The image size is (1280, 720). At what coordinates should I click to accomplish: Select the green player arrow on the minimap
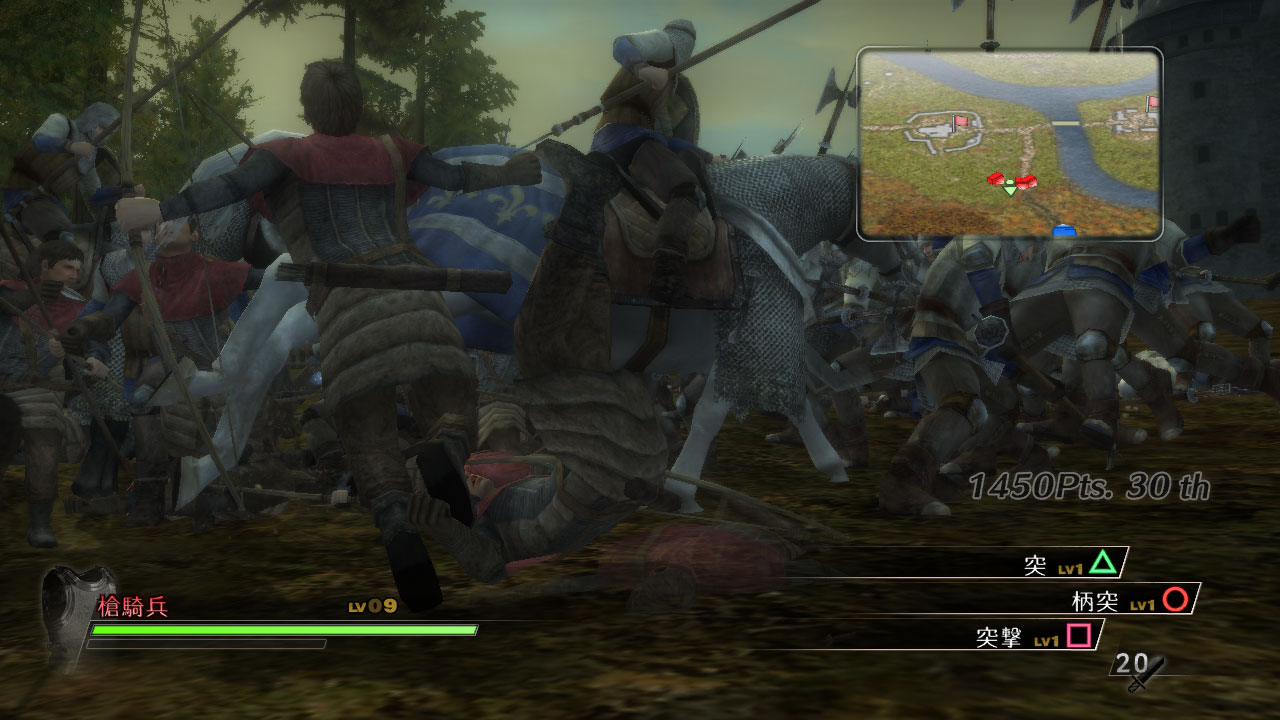point(1009,187)
